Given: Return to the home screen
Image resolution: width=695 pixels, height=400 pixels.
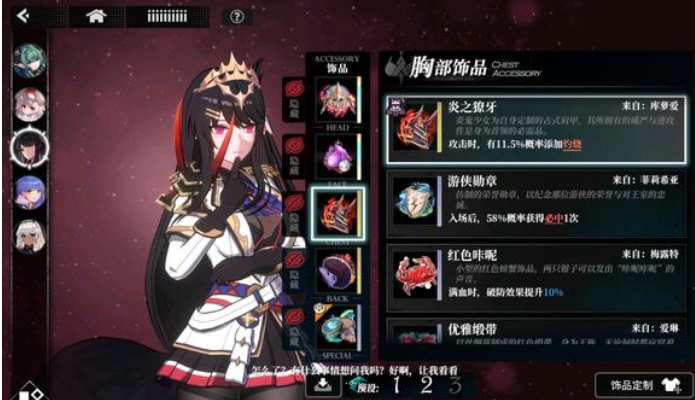Looking at the screenshot, I should pos(97,15).
